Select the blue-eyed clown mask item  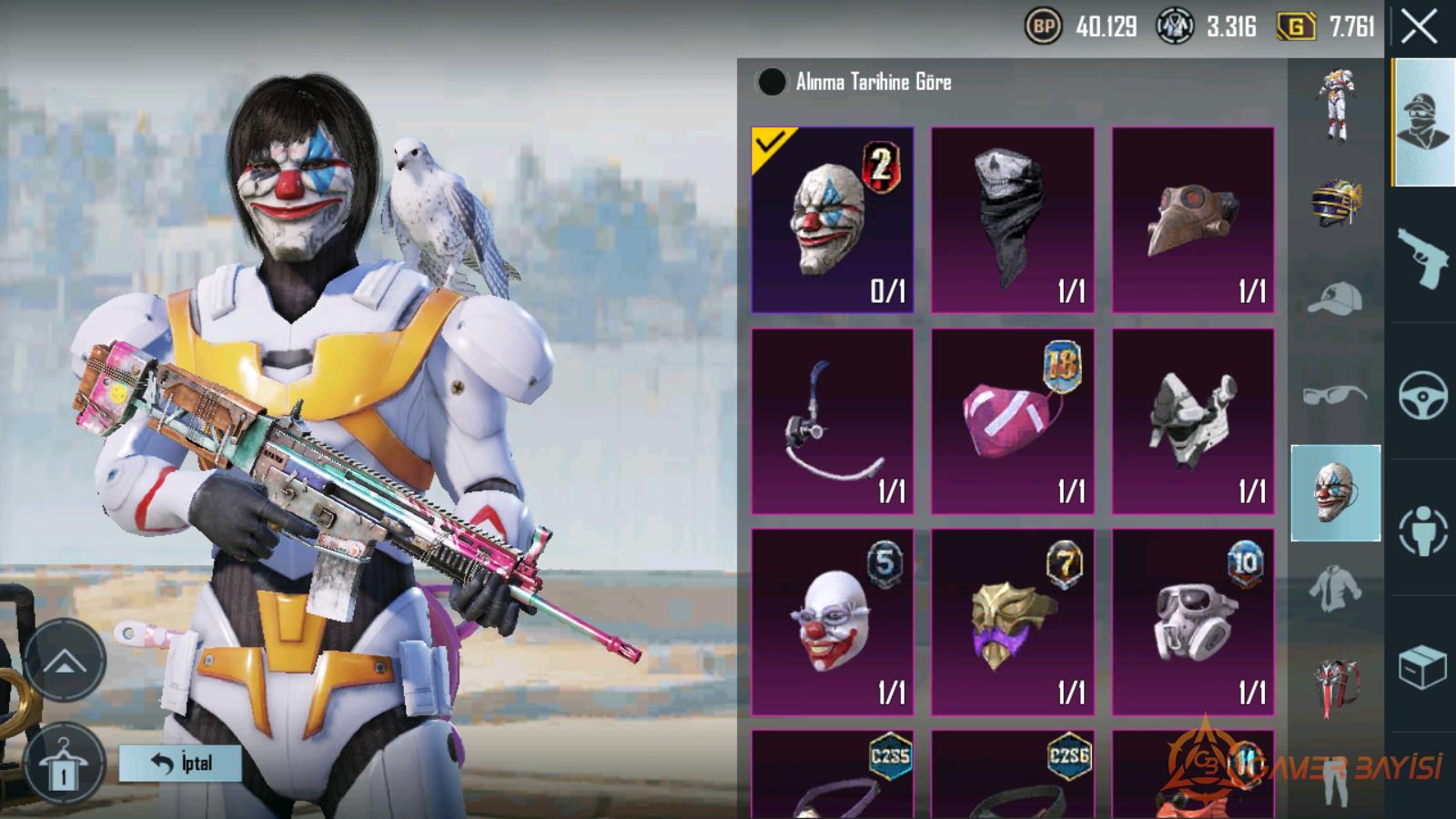point(832,219)
